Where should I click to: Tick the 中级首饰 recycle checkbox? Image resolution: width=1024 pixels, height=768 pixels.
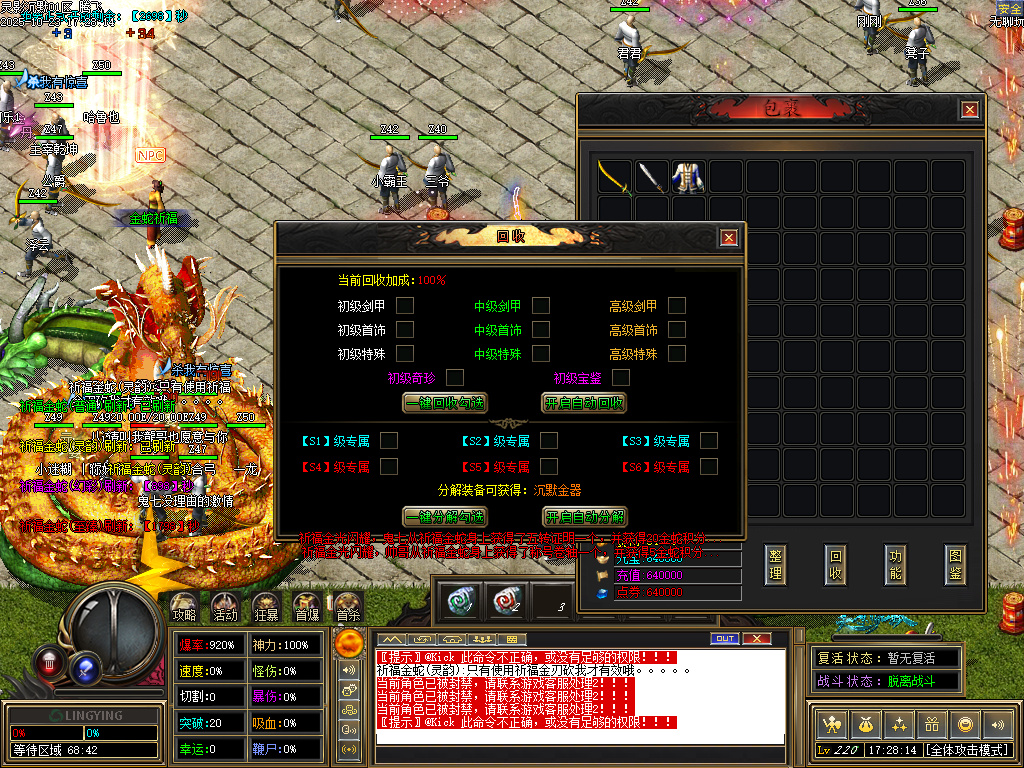point(541,329)
